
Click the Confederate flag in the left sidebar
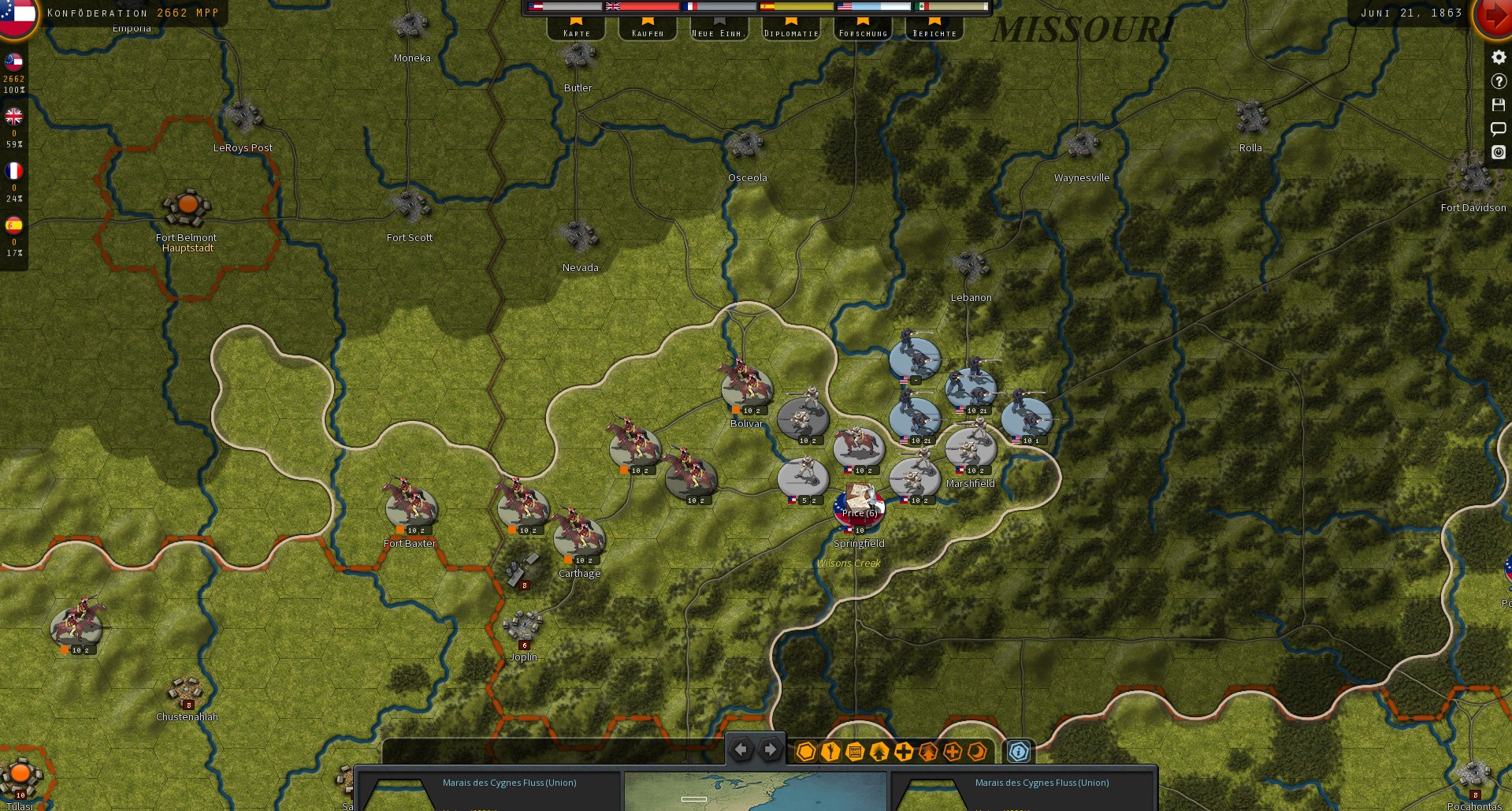pyautogui.click(x=13, y=62)
